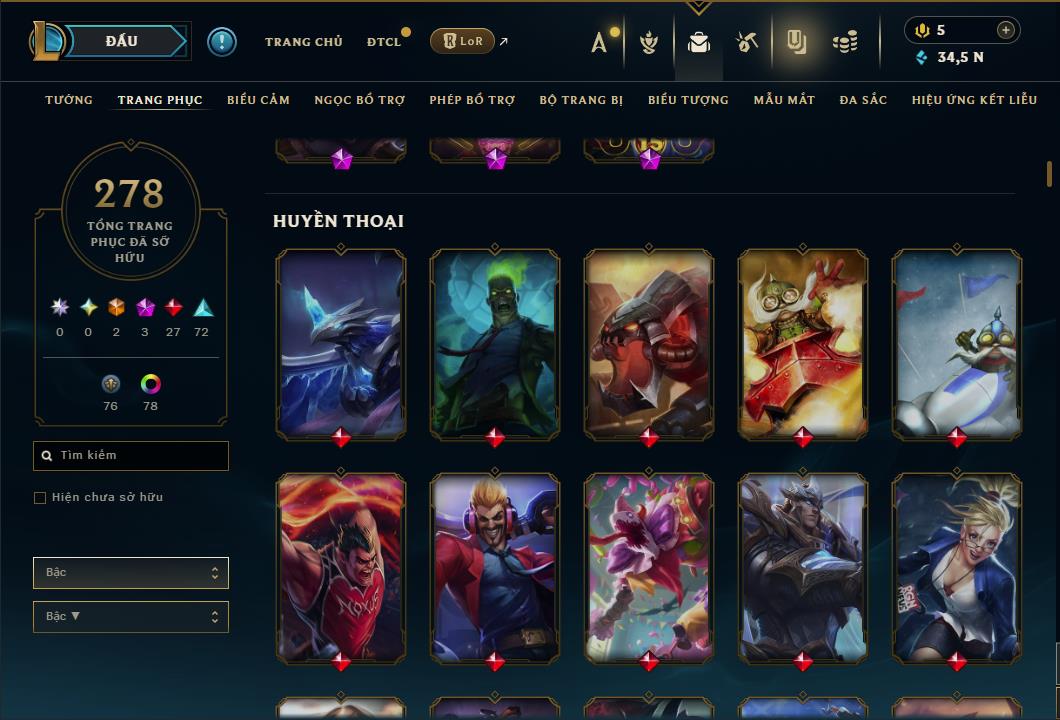Open the ĐTCL game mode
Image resolution: width=1060 pixels, height=720 pixels.
coord(383,42)
